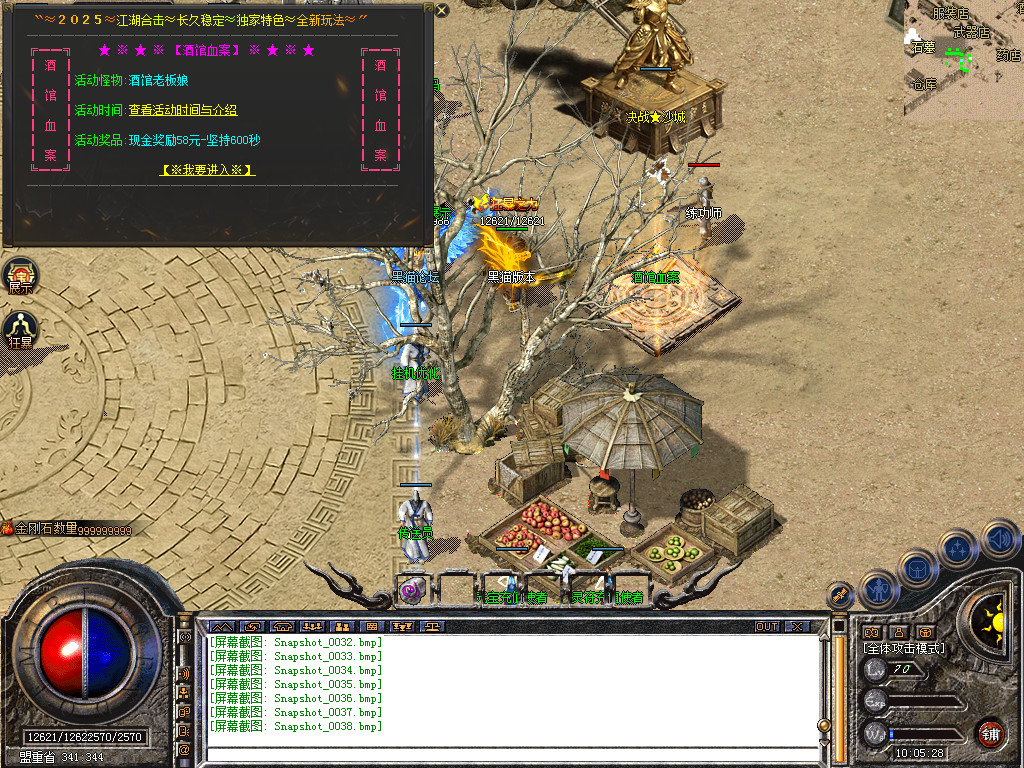Image resolution: width=1024 pixels, height=768 pixels.
Task: Open the minimap in the corner
Action: [964, 48]
